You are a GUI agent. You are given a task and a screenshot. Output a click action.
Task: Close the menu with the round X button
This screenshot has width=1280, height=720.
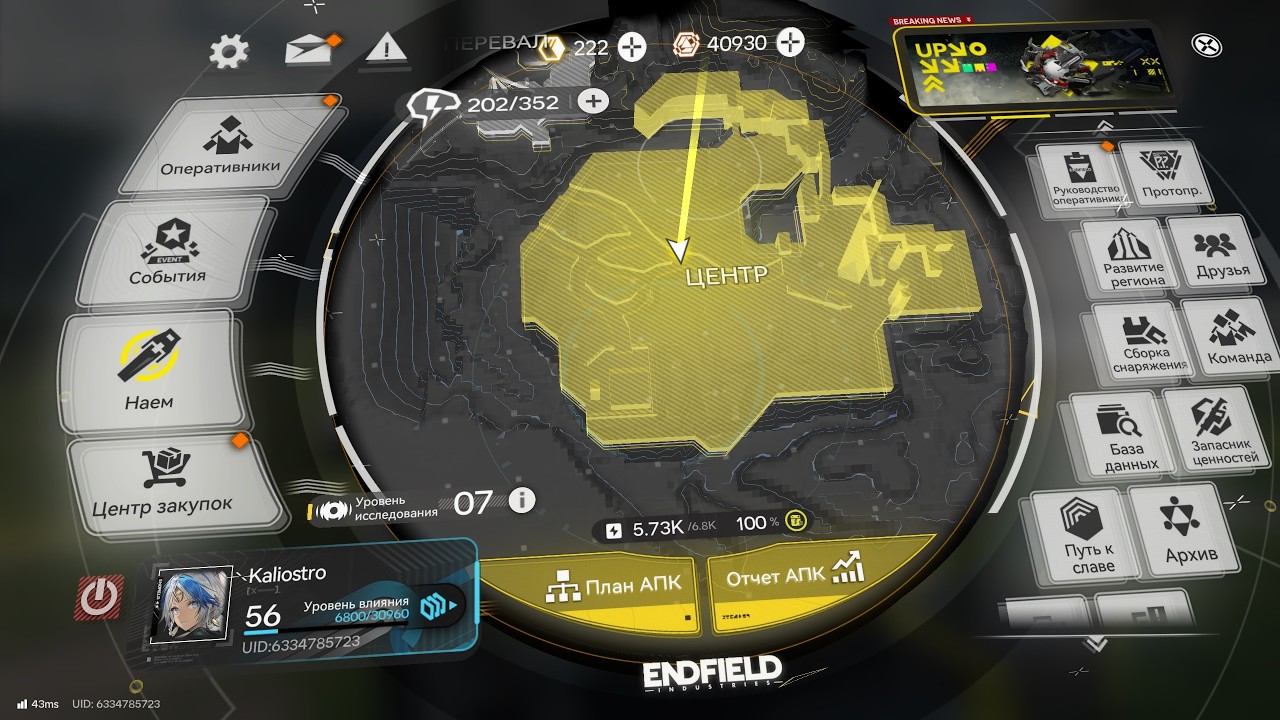click(x=1206, y=45)
